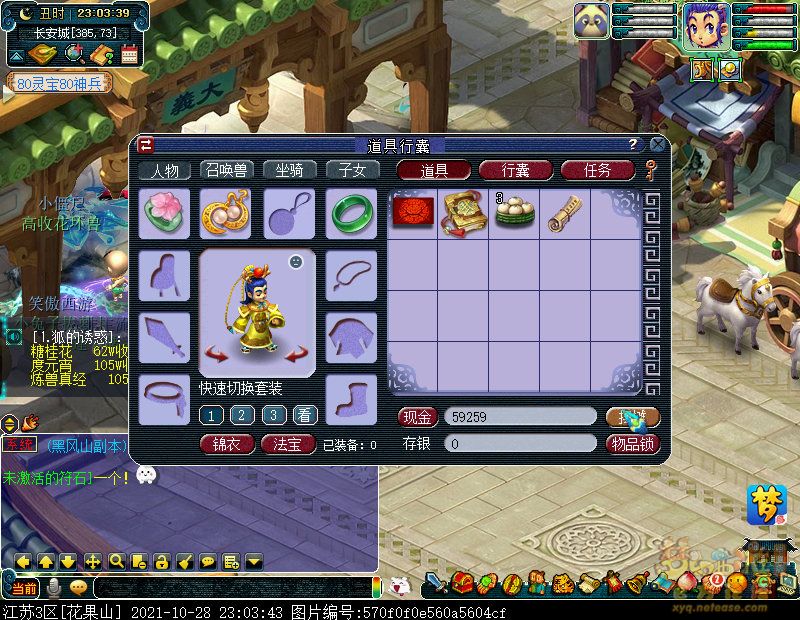This screenshot has height=620, width=800.
Task: Pick the dumpling basket item stack
Action: [x=514, y=213]
